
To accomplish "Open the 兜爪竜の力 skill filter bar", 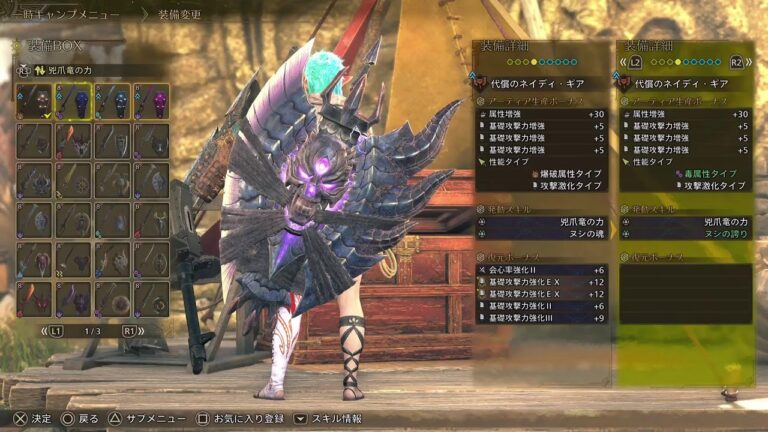I will 90,71.
